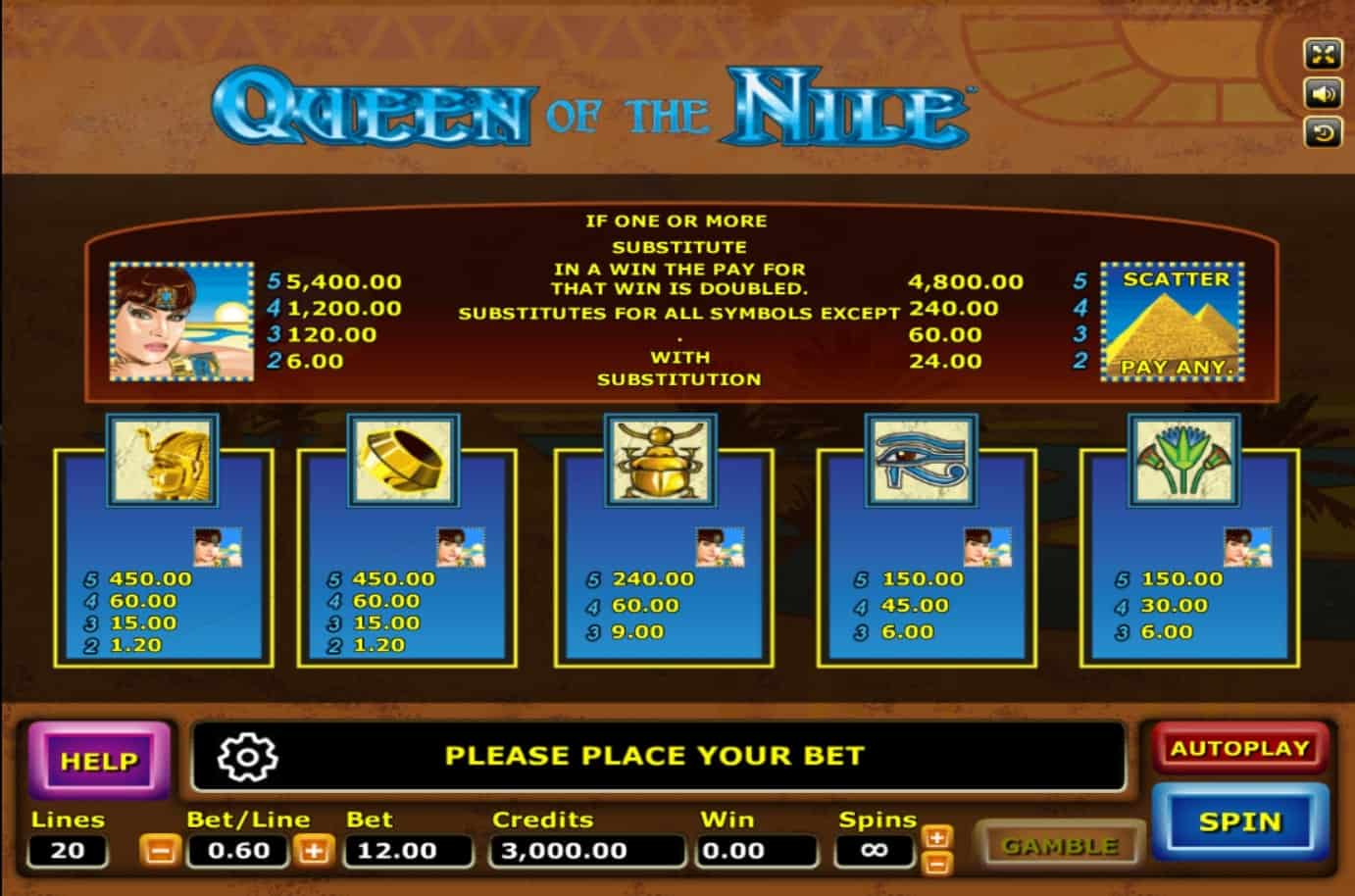Mute the game sound

(1323, 93)
